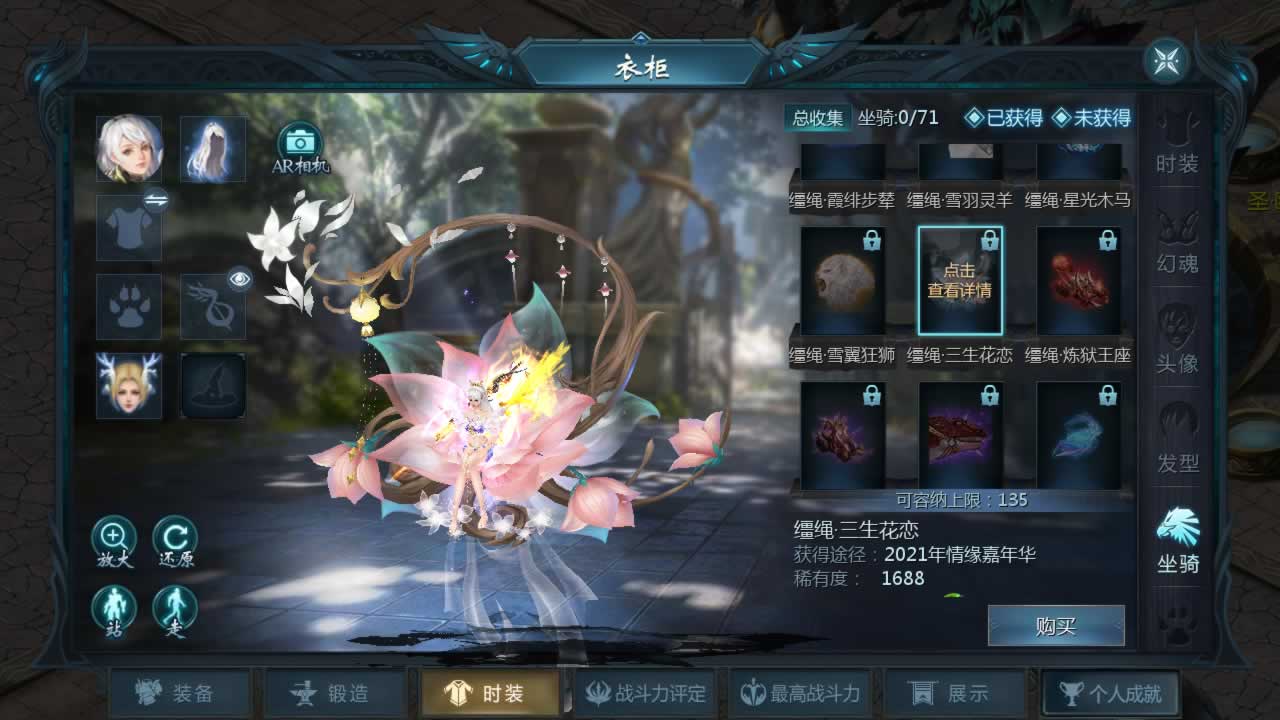The width and height of the screenshot is (1280, 720).
Task: Close the wardrobe window
Action: tap(1166, 62)
